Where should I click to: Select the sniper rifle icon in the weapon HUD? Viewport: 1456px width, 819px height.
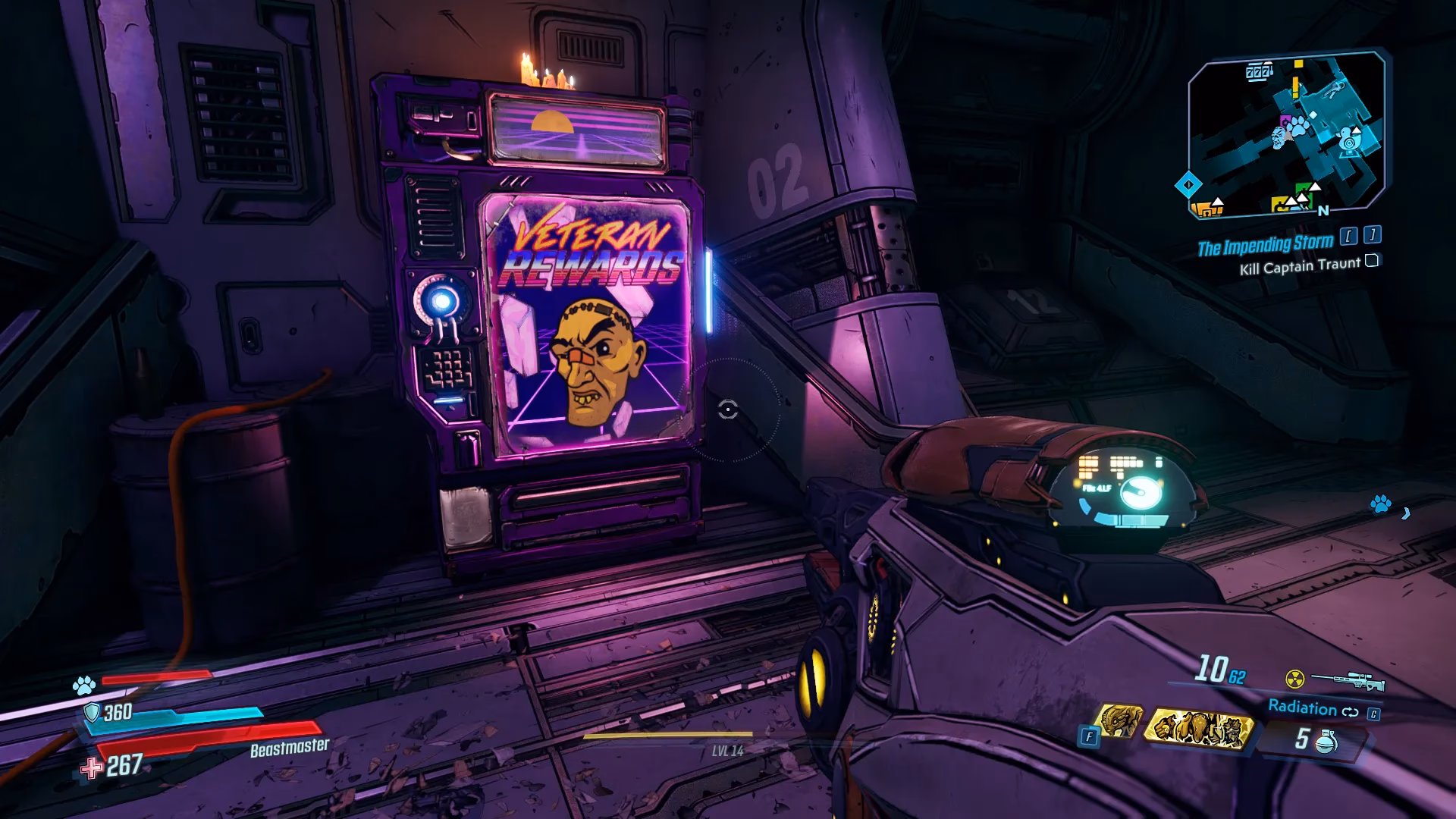tap(1349, 681)
